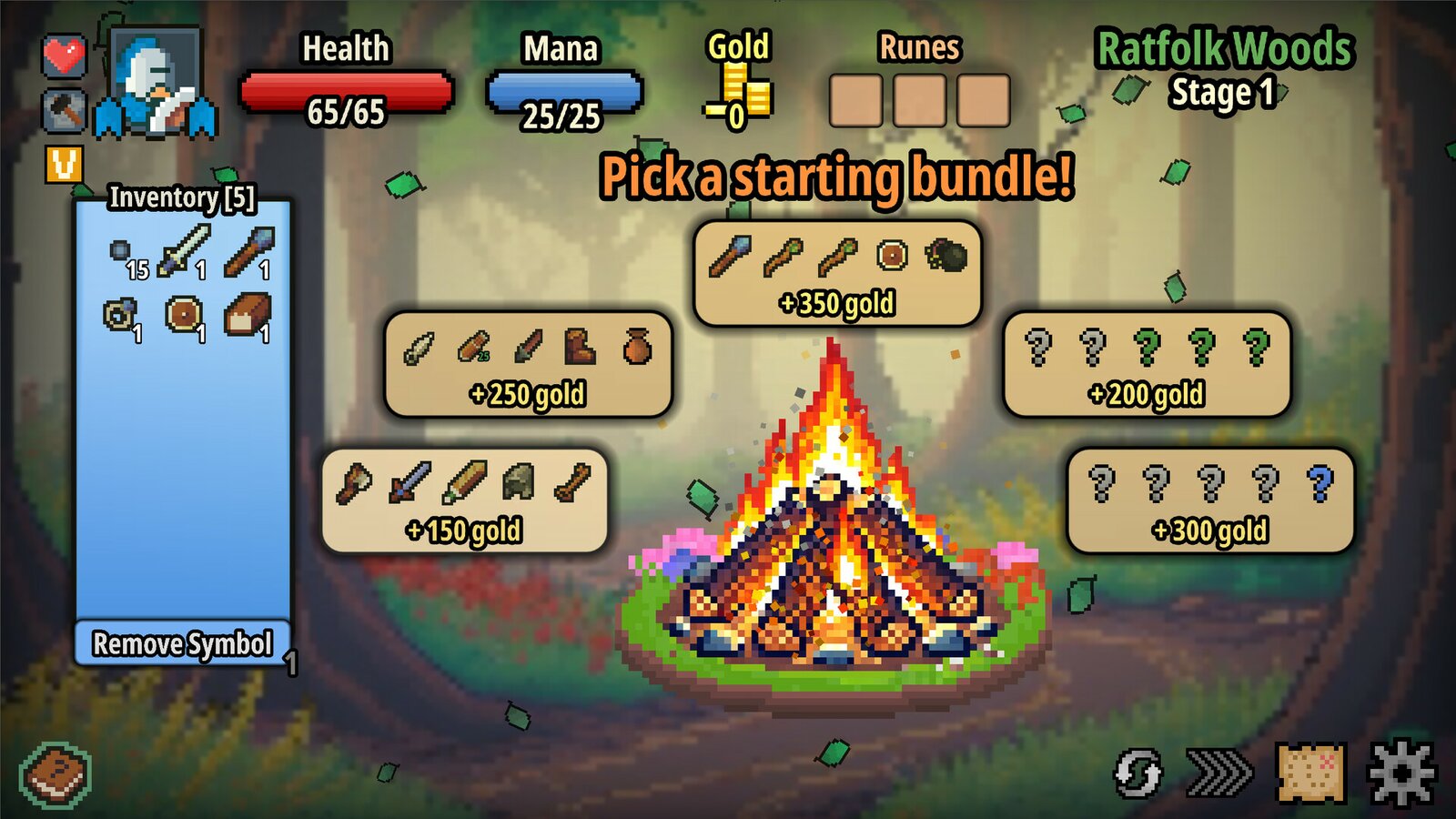The width and height of the screenshot is (1456, 819).
Task: Click the orange V badge
Action: coord(65,165)
